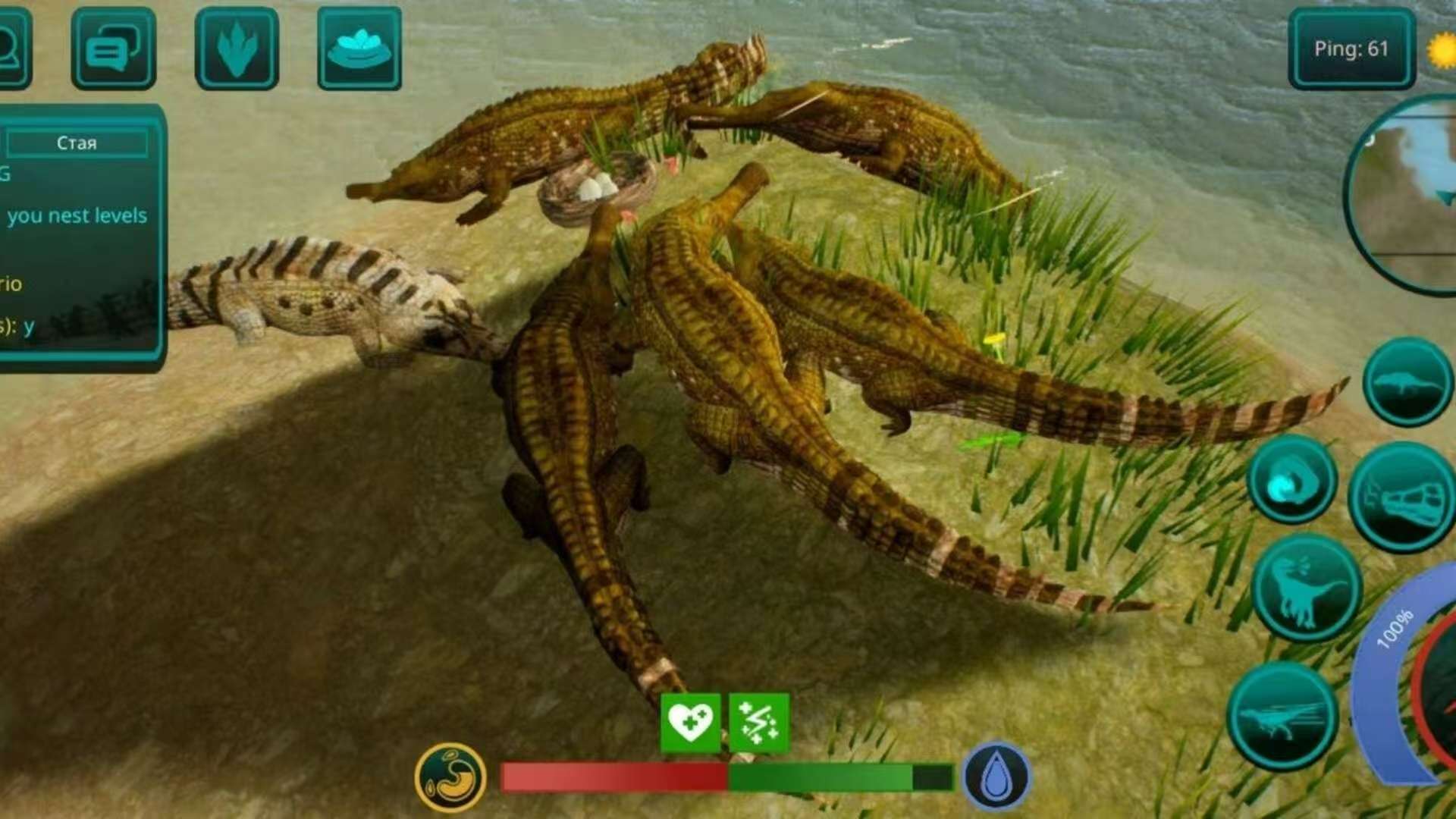Select the green sparkle buff icon
Screen dimensions: 1456x819
coord(758,722)
